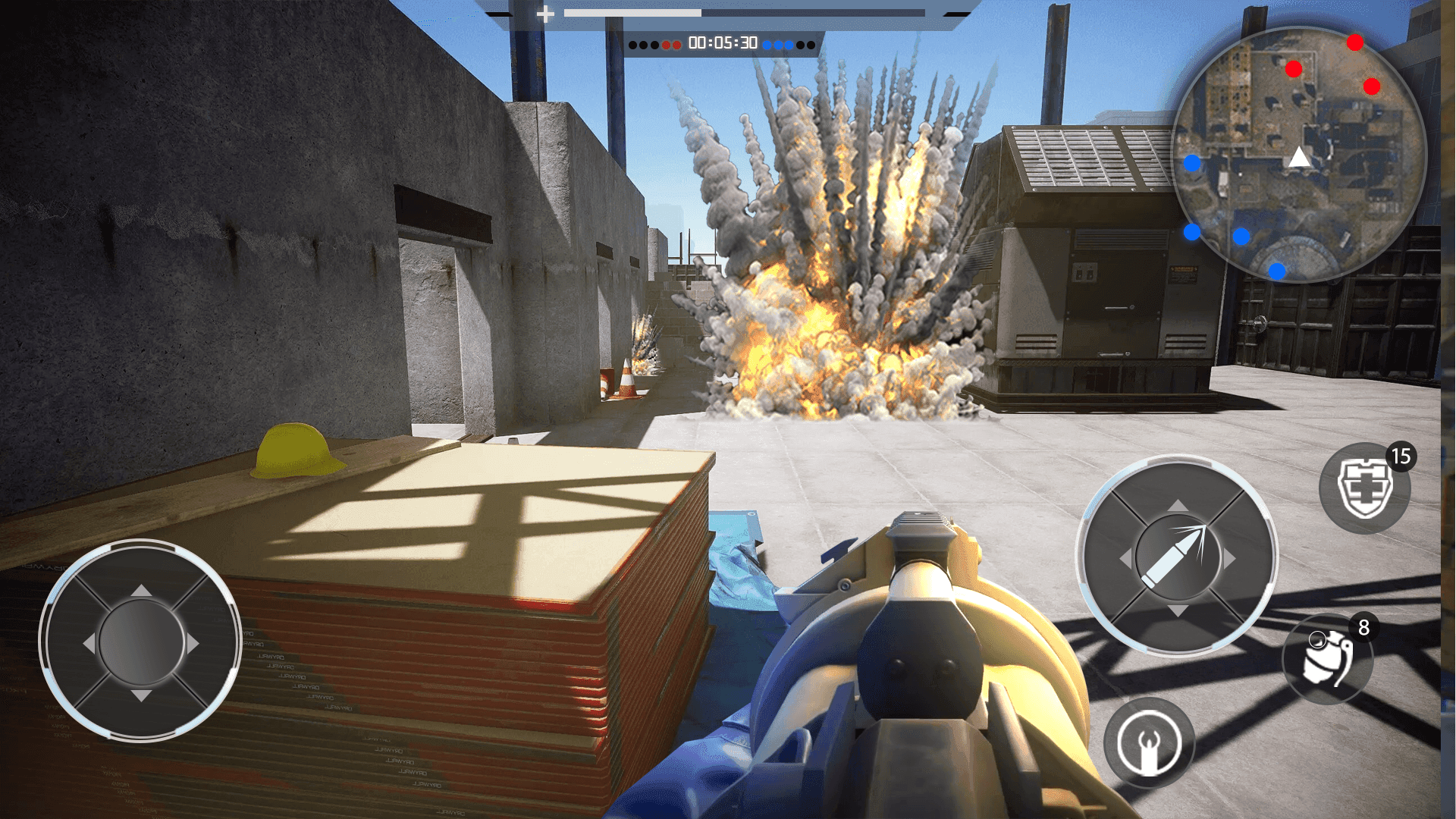Screen dimensions: 1456x819
Task: Tap the white player arrow on the minimap
Action: pyautogui.click(x=1298, y=157)
